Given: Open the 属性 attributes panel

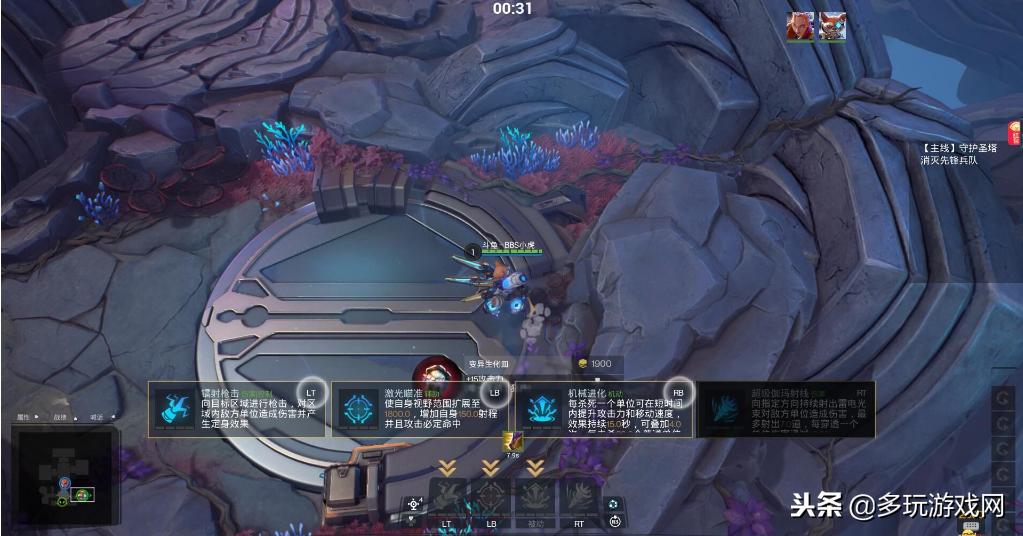Looking at the screenshot, I should 25,417.
